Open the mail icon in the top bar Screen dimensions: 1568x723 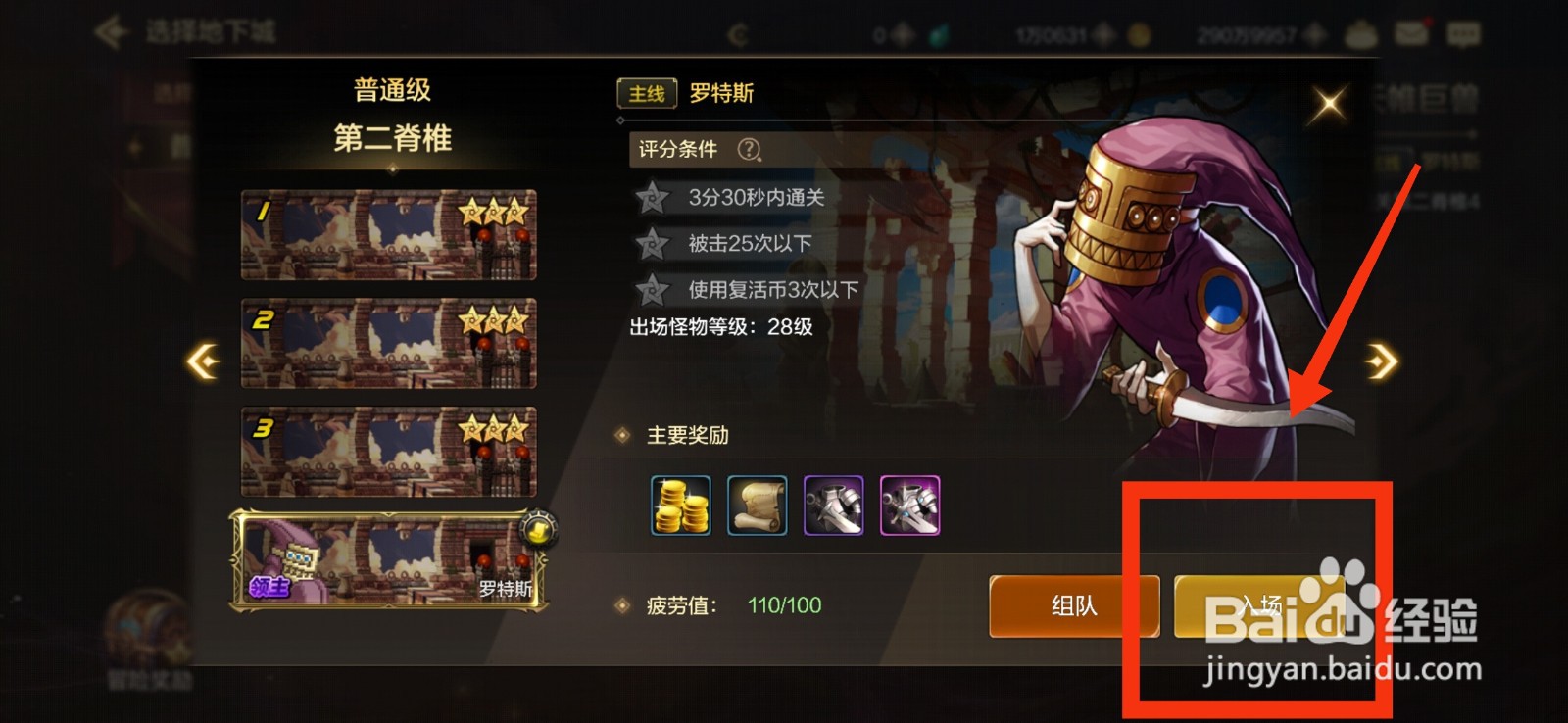click(x=1411, y=32)
